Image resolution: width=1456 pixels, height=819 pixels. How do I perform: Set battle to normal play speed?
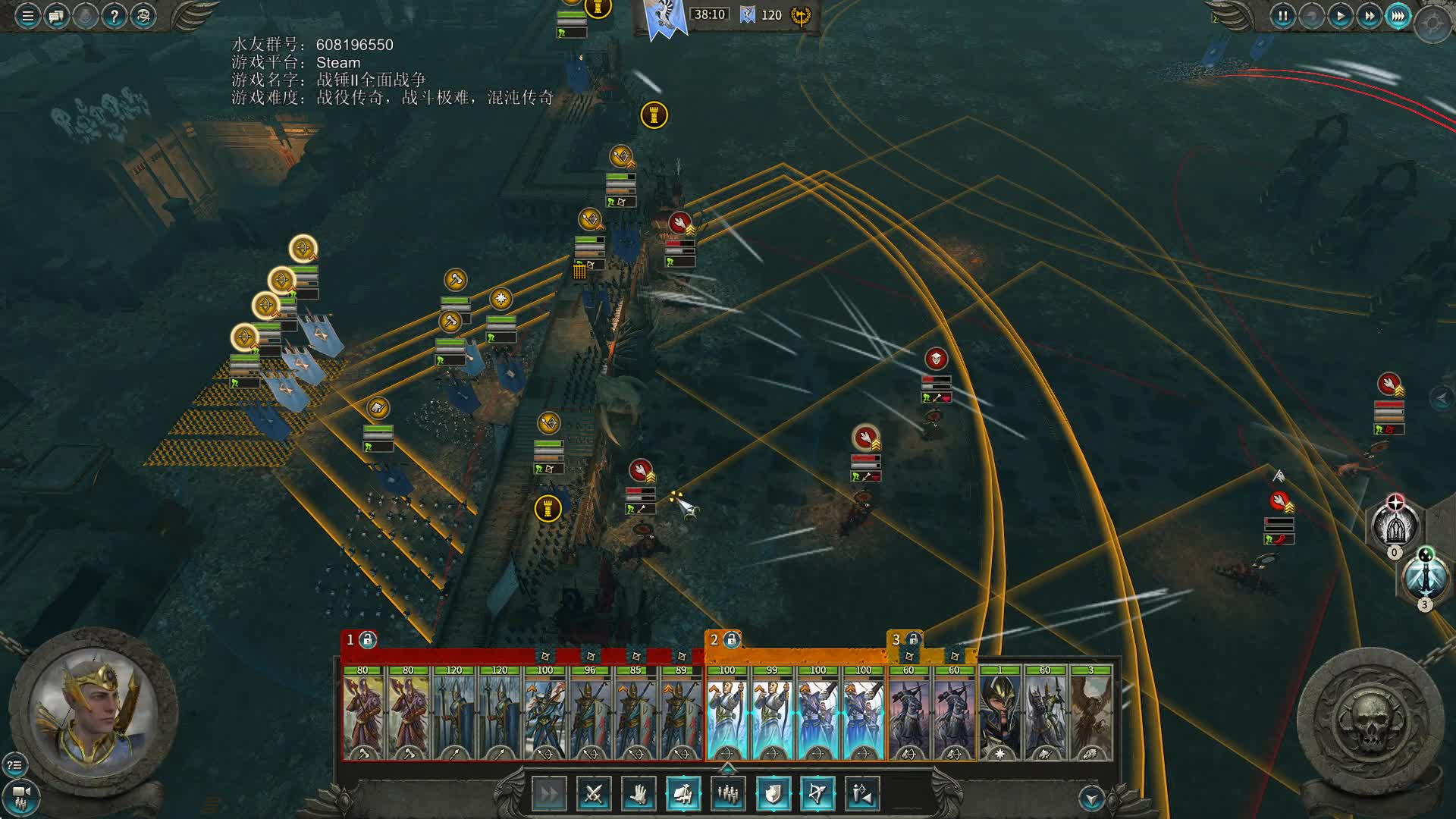[x=1340, y=16]
